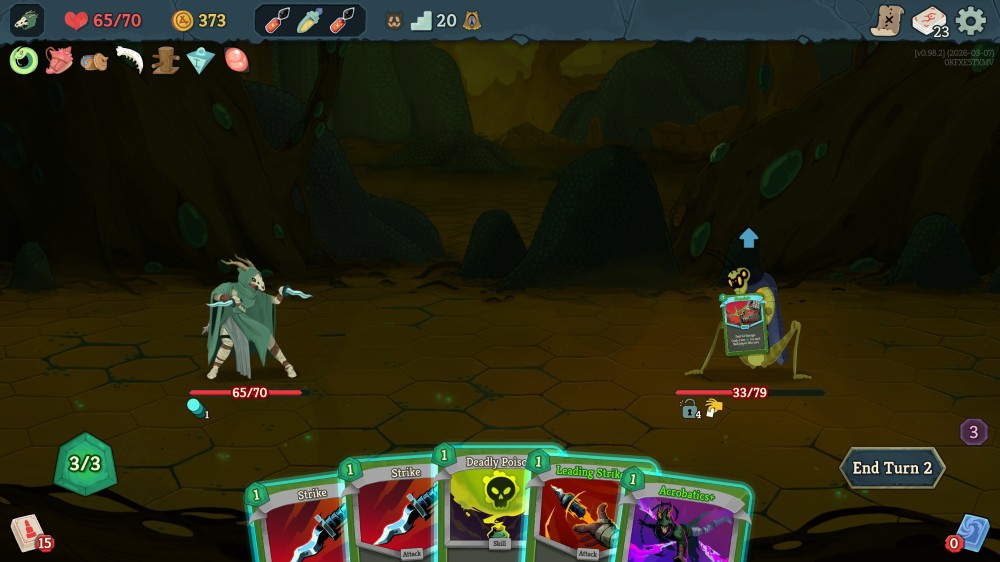Open the settings gear menu
This screenshot has height=562, width=1000.
tap(970, 20)
